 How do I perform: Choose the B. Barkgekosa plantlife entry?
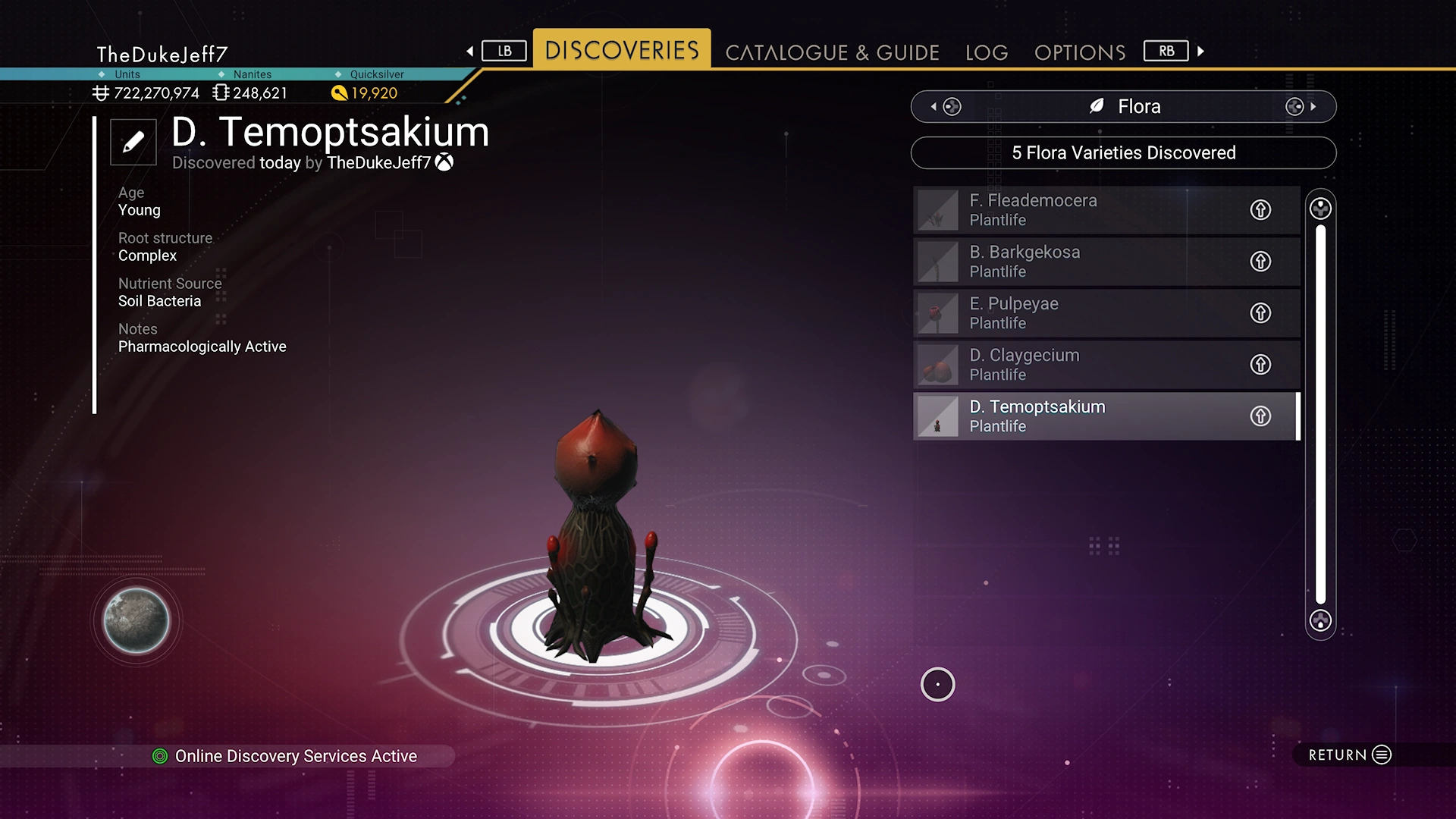coord(1077,262)
